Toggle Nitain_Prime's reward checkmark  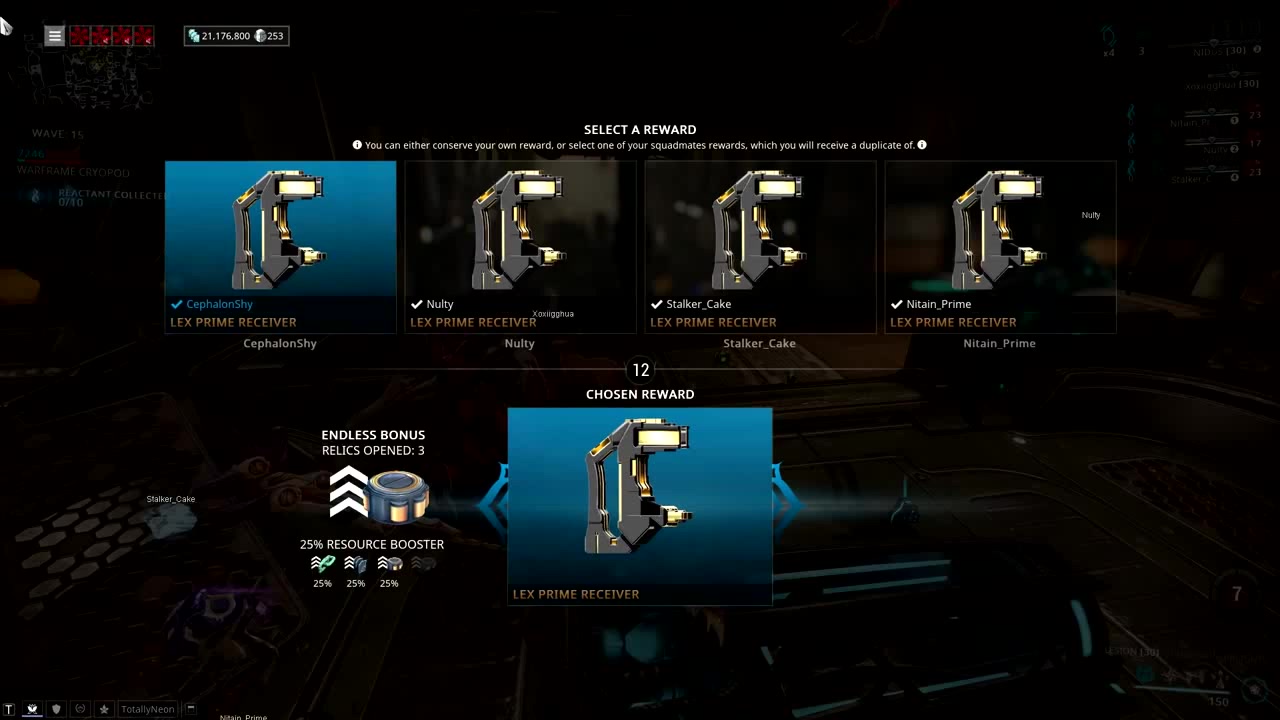(897, 304)
